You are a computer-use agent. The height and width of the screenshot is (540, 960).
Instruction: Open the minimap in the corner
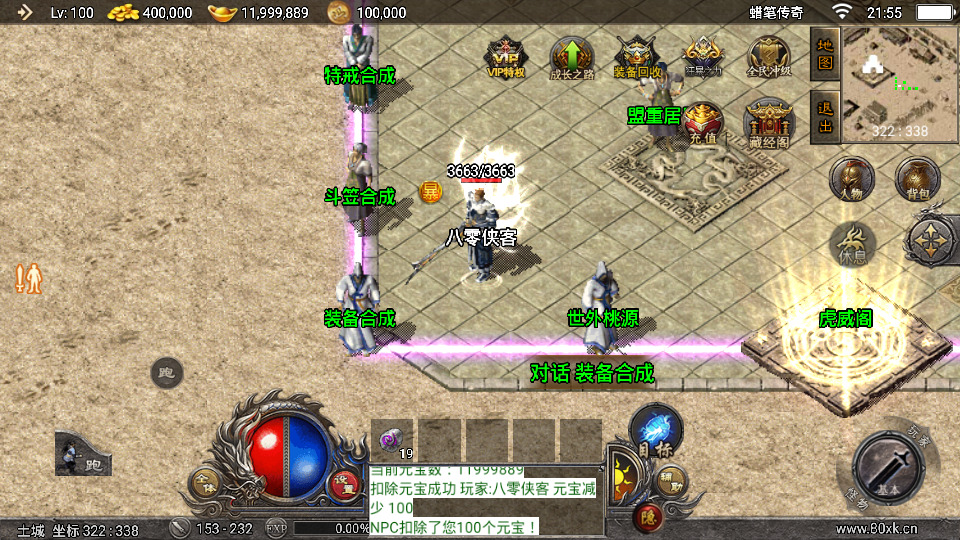(x=899, y=84)
